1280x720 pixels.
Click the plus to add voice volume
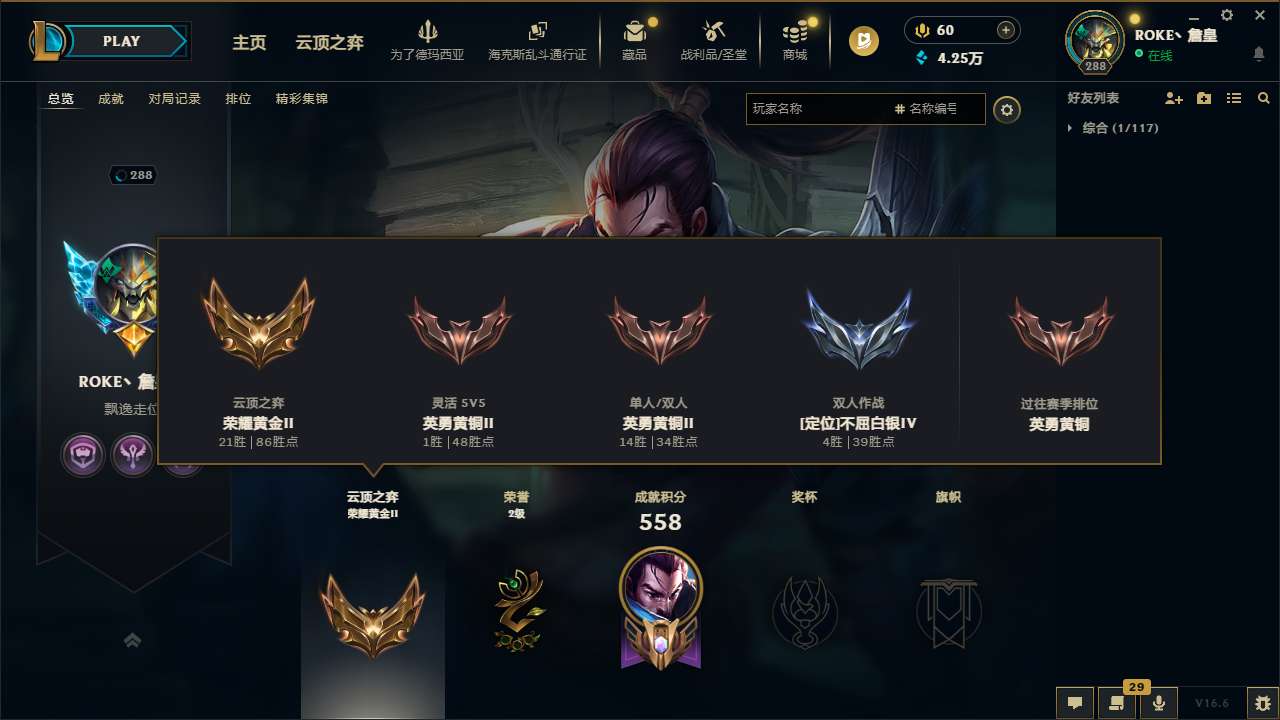(1004, 30)
